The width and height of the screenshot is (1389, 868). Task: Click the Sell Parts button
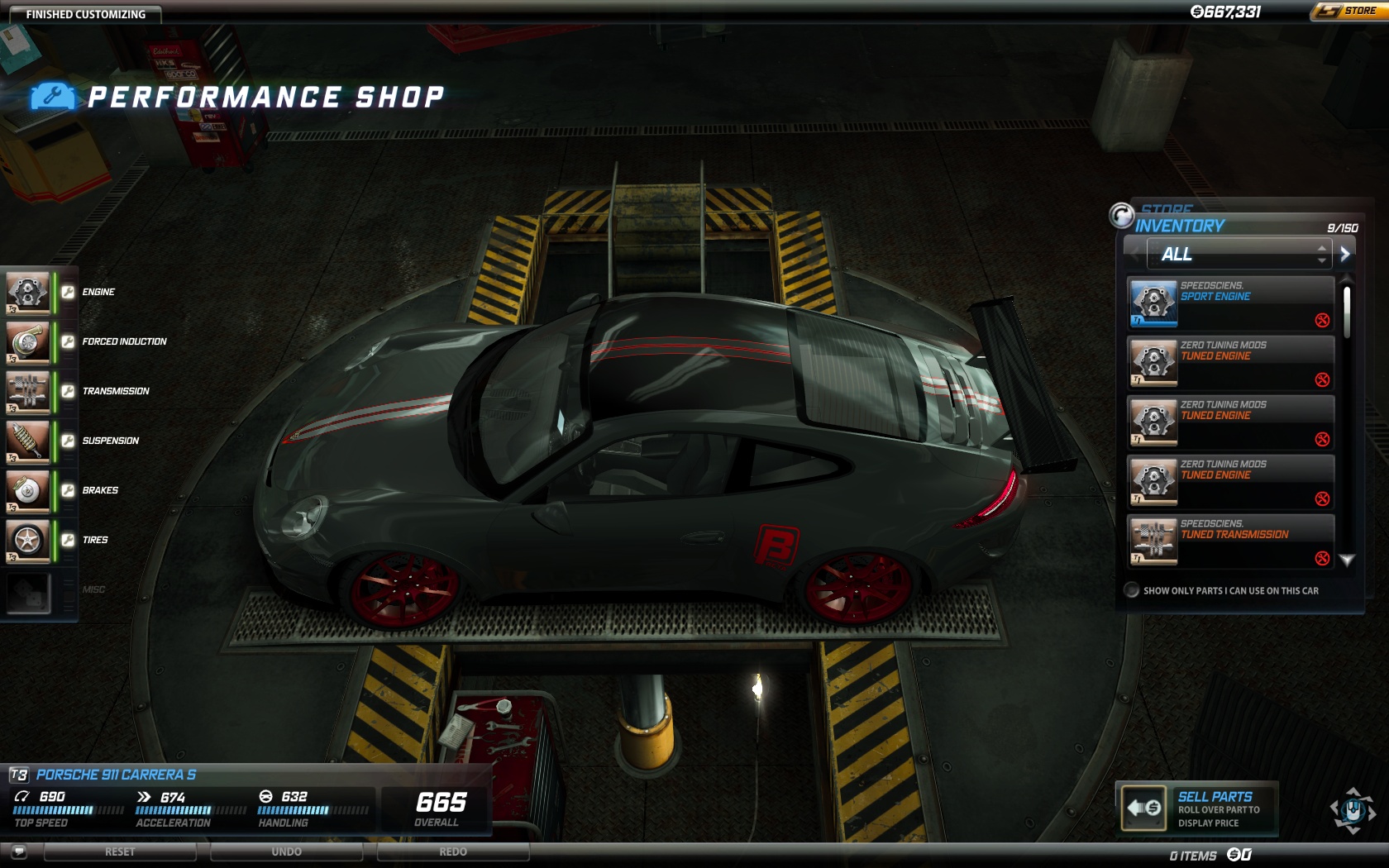click(x=1196, y=808)
